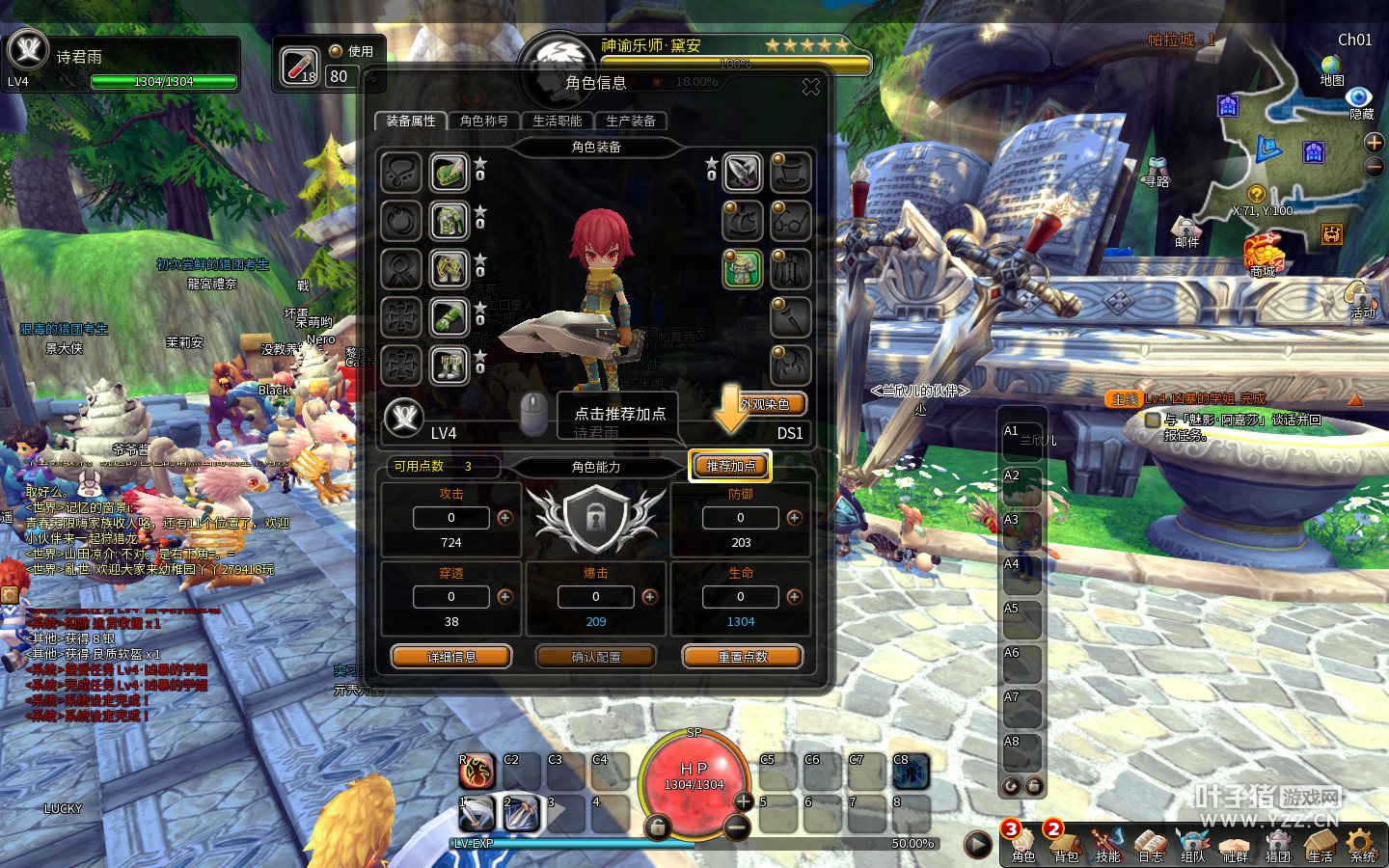The height and width of the screenshot is (868, 1389).
Task: Add a point to 攻击
Action: (x=504, y=518)
